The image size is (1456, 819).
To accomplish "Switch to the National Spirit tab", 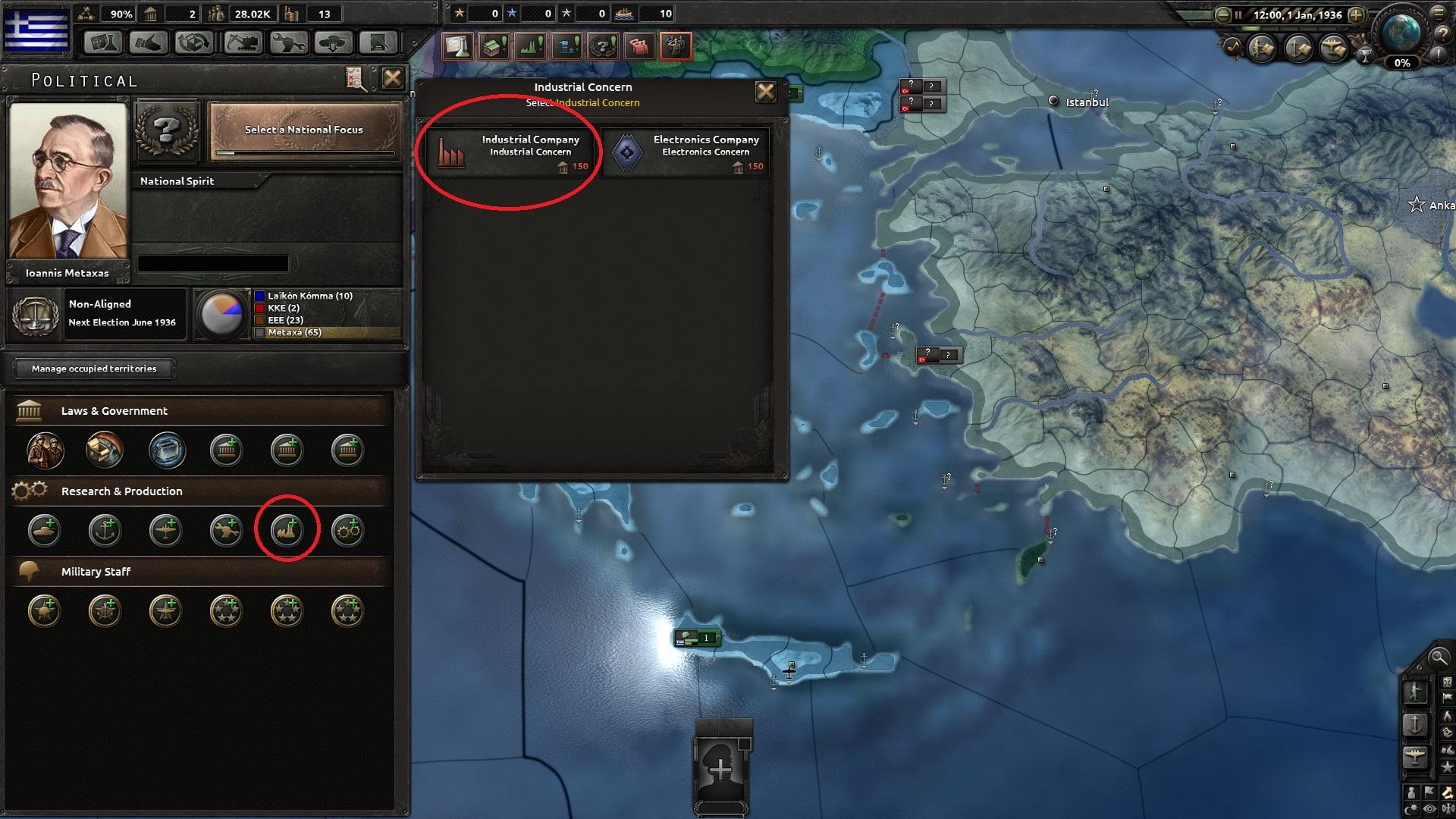I will tap(176, 180).
